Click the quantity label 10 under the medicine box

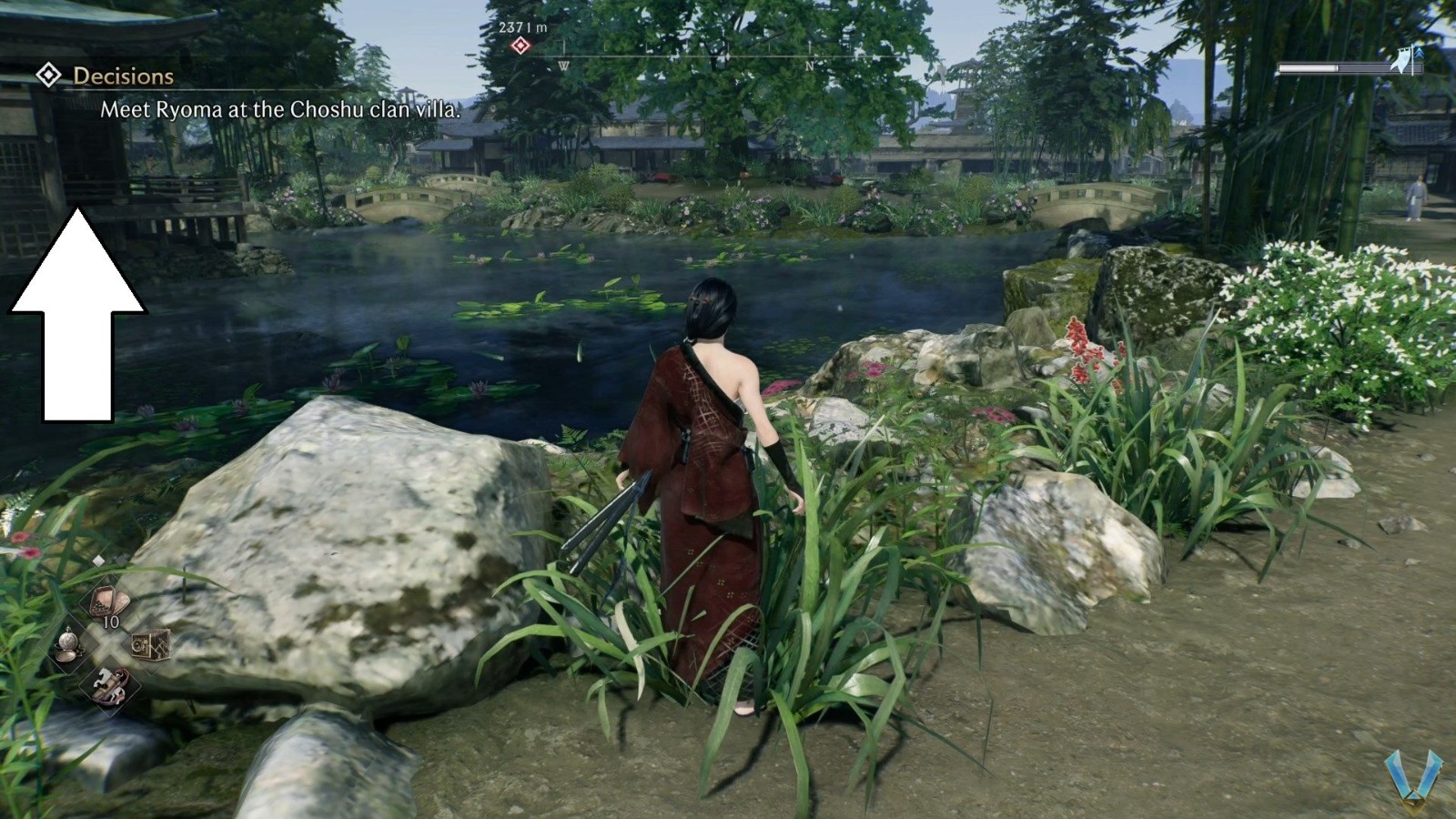[111, 623]
